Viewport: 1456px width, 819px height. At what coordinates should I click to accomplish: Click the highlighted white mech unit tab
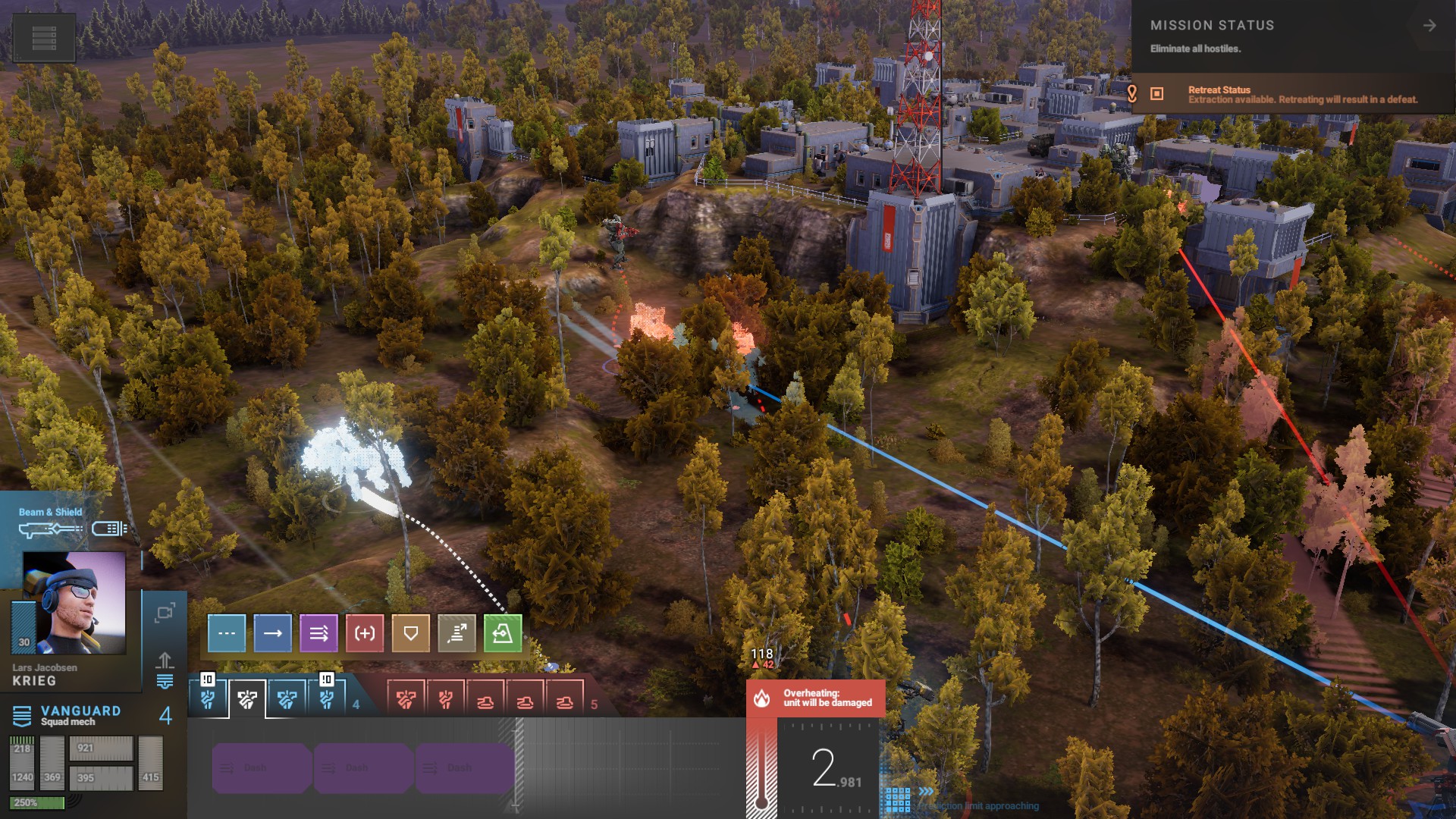pyautogui.click(x=247, y=699)
